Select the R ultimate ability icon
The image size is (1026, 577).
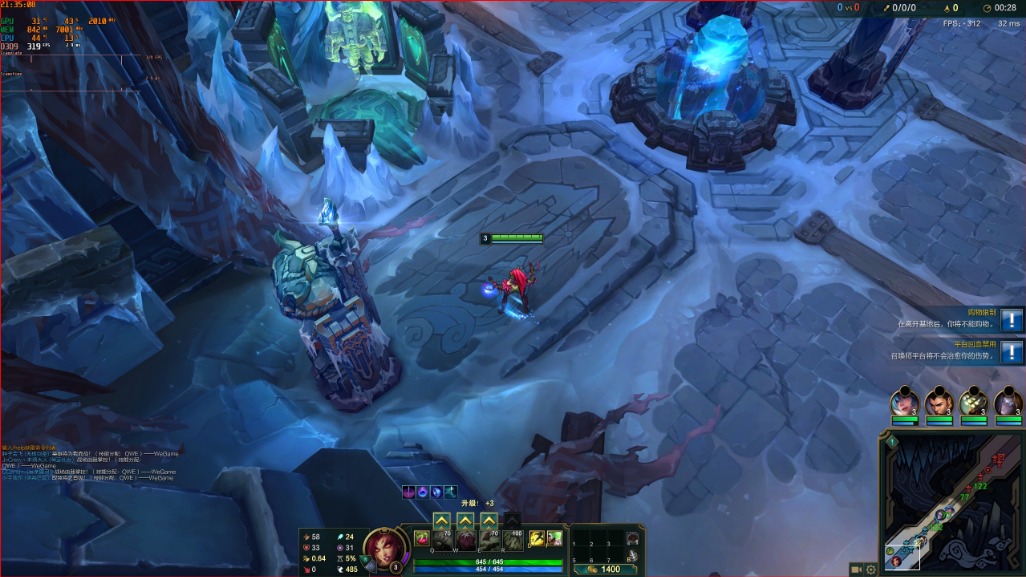pyautogui.click(x=512, y=541)
